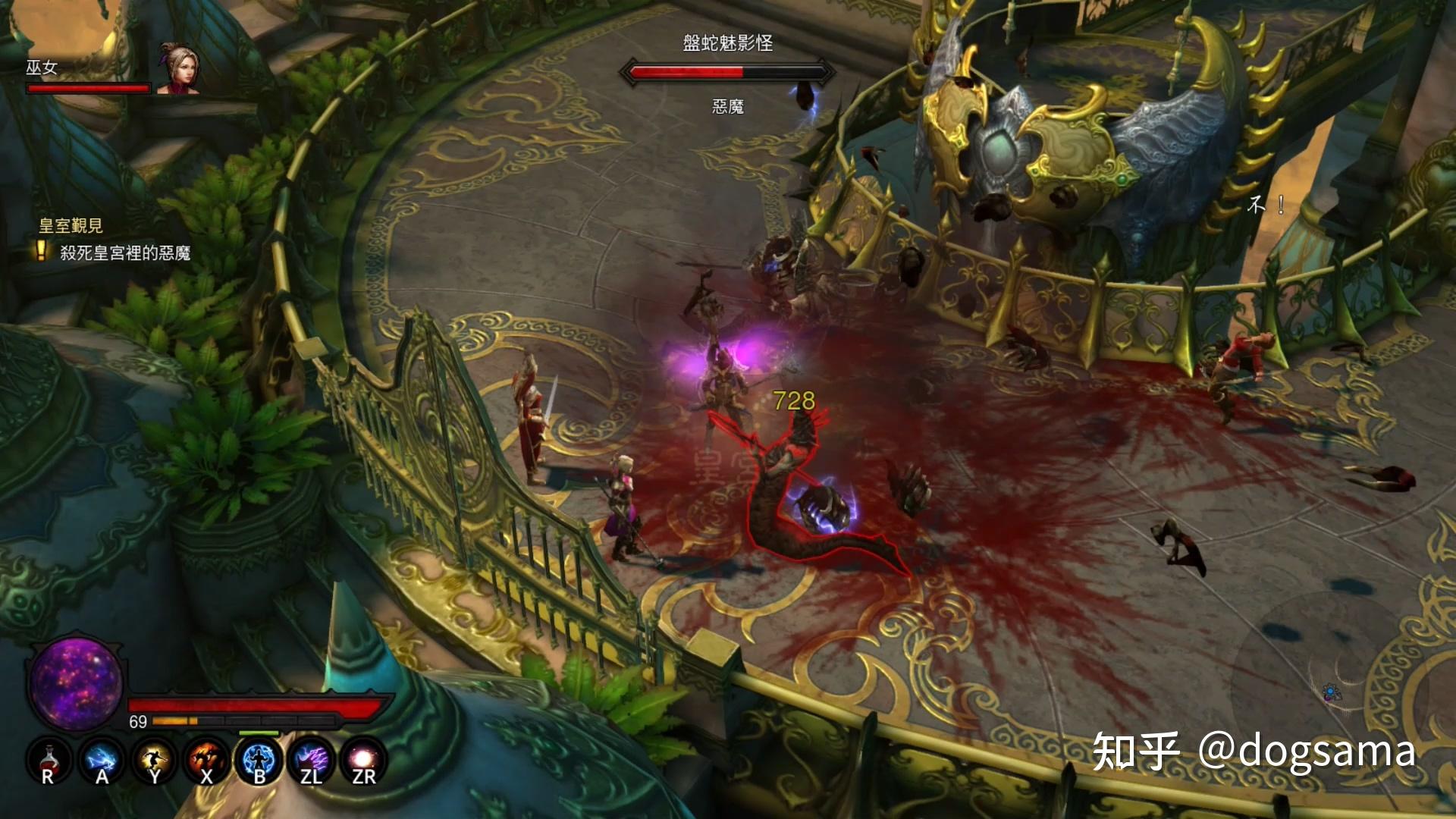Open the 皇室覲見 quest tracker entry
This screenshot has height=819, width=1456.
point(71,225)
